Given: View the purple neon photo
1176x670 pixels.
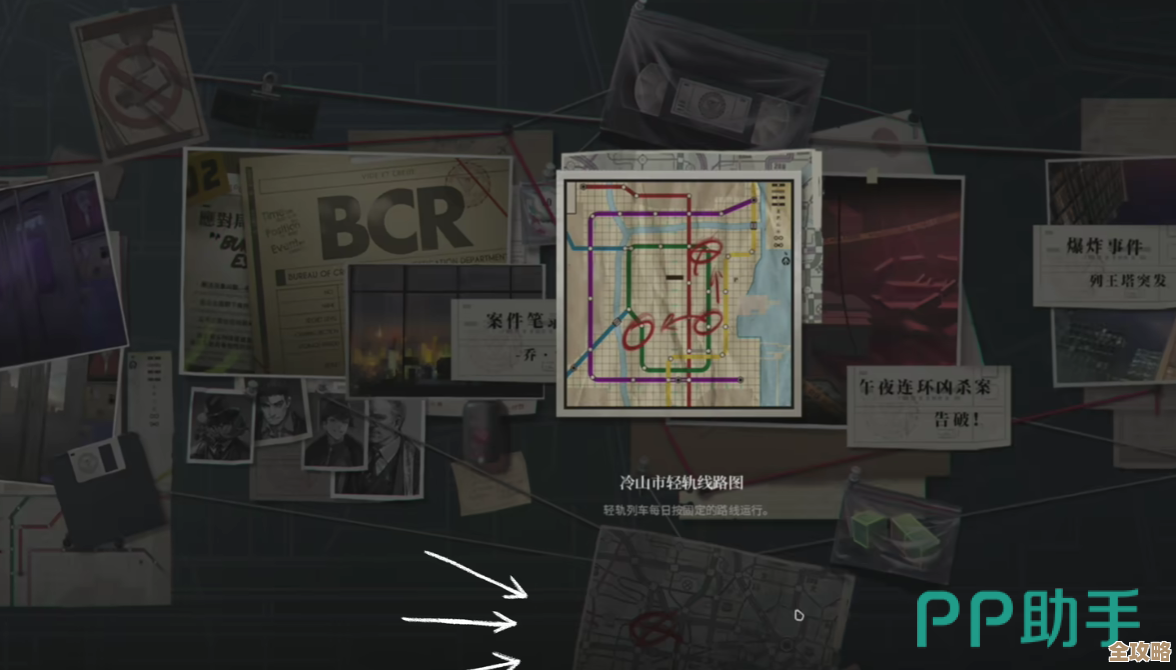Looking at the screenshot, I should coord(55,270).
